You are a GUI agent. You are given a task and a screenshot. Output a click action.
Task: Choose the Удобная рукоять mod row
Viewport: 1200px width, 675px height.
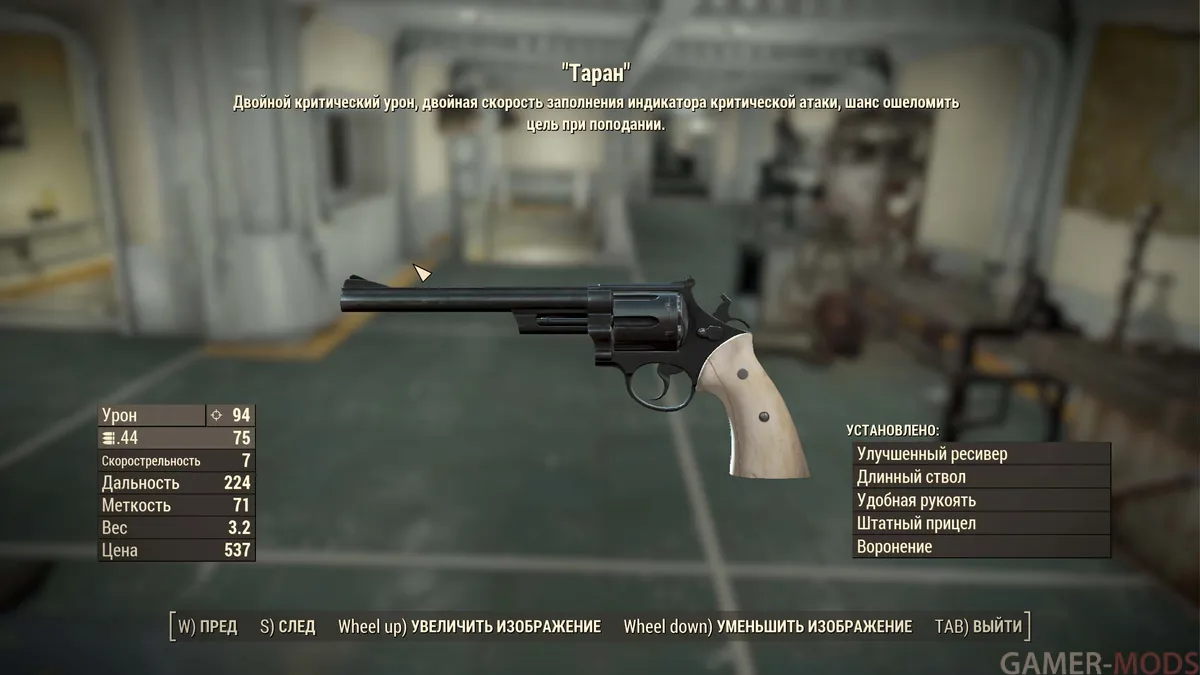[x=980, y=500]
